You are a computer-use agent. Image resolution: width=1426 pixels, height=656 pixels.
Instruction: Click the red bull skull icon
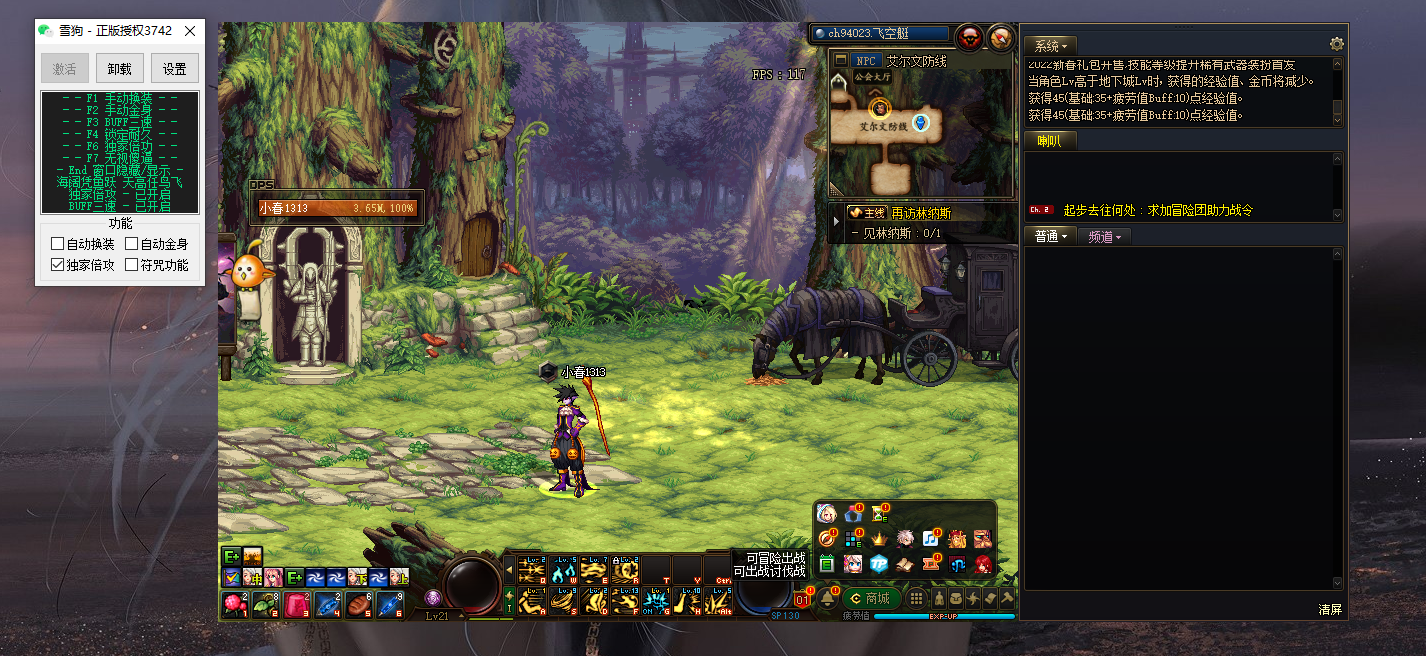(x=968, y=38)
